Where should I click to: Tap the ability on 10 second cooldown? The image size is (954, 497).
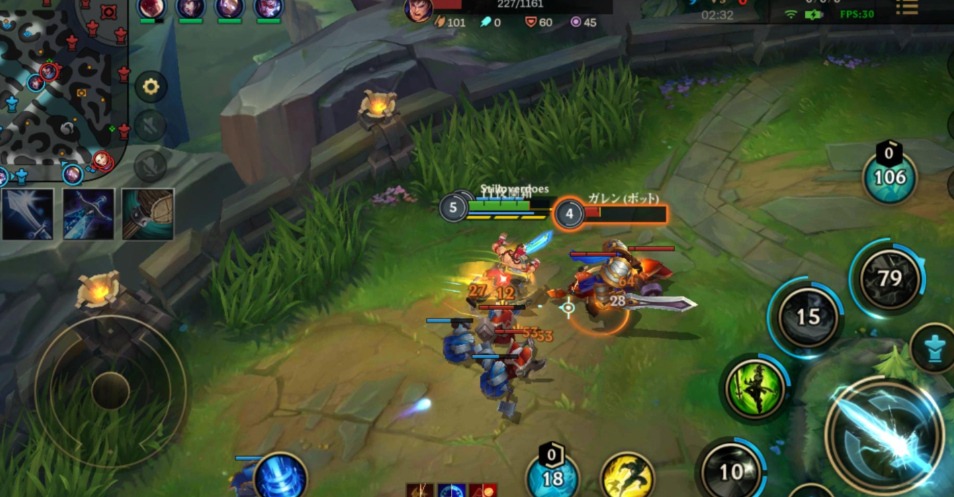point(730,470)
